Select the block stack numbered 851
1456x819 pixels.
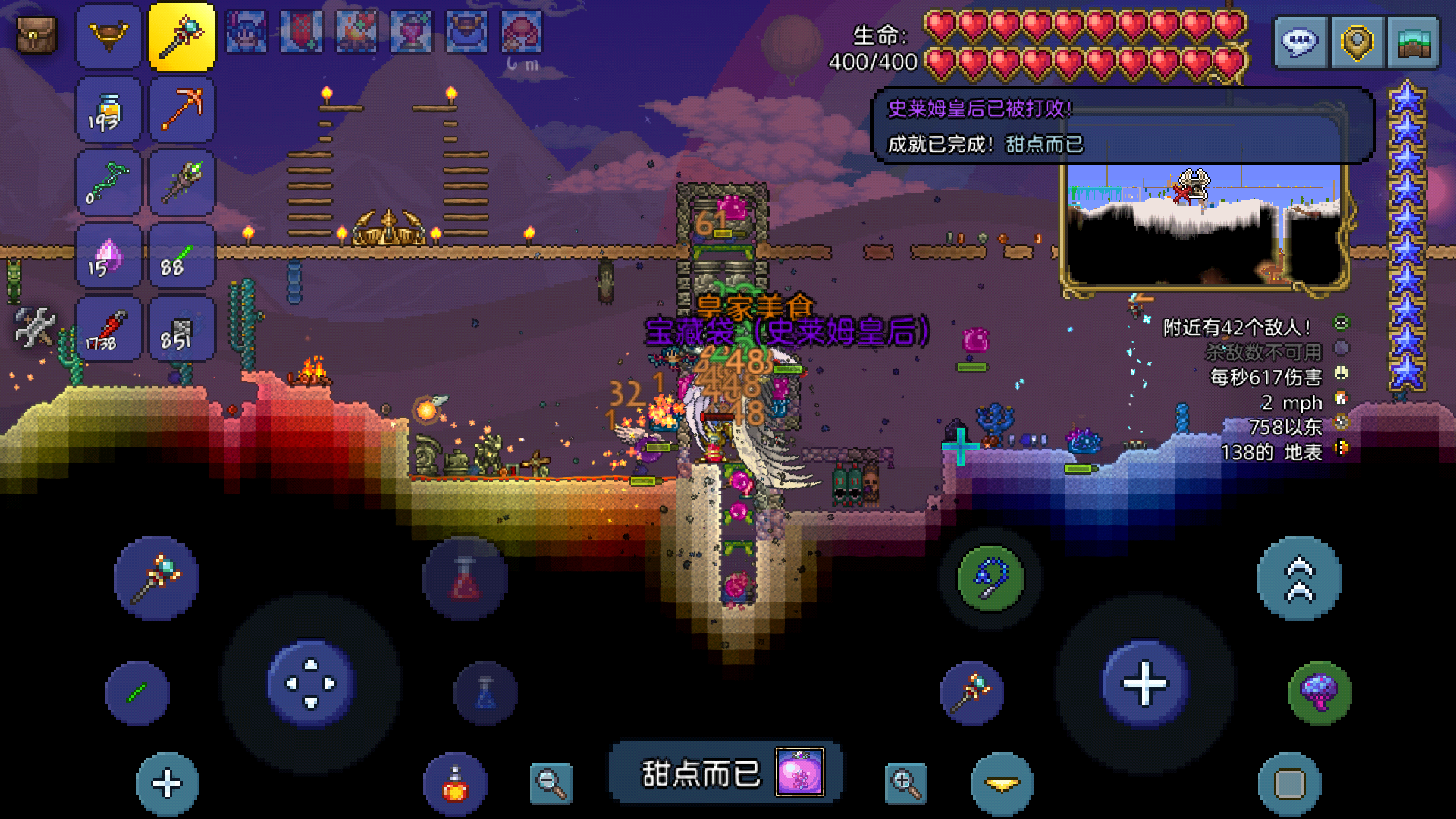coord(182,329)
